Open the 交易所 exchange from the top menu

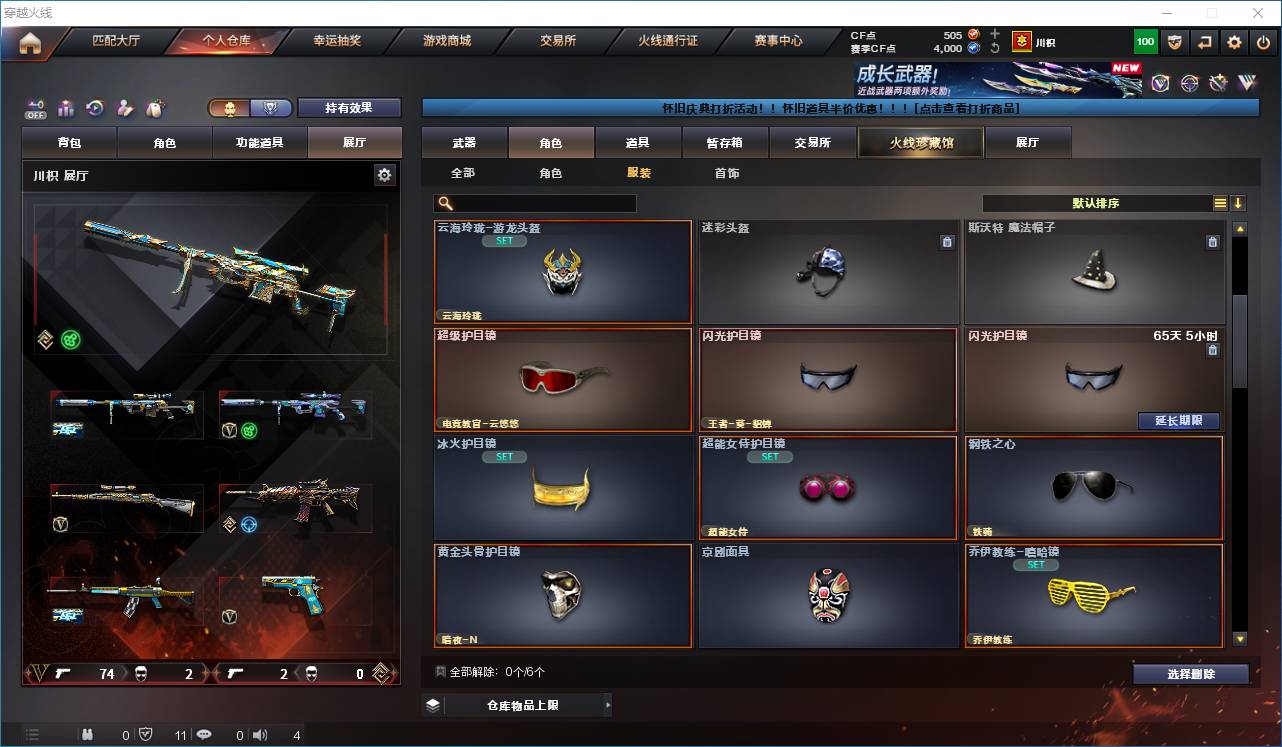(557, 41)
